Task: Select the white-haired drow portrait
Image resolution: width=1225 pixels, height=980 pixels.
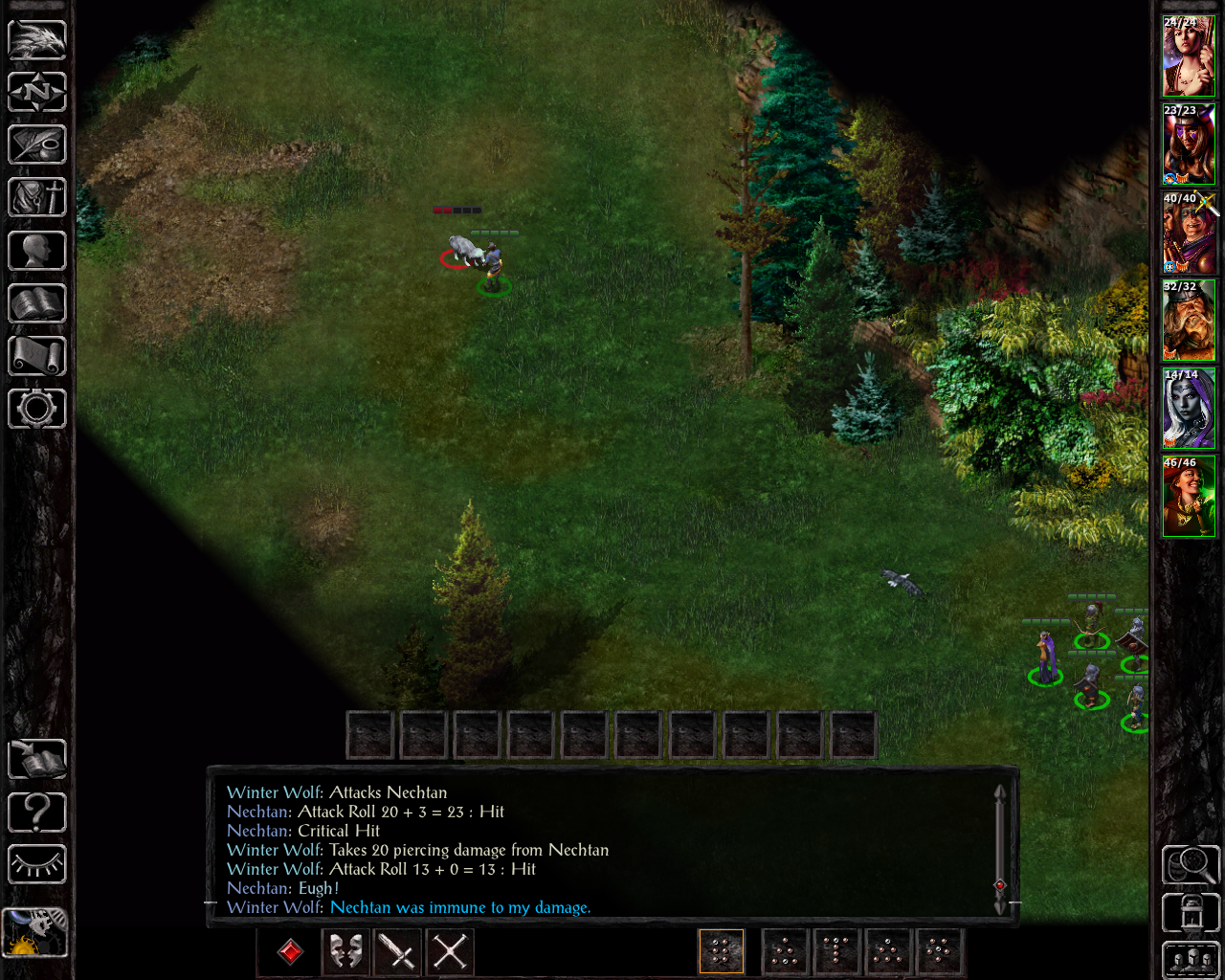Action: coord(1189,410)
